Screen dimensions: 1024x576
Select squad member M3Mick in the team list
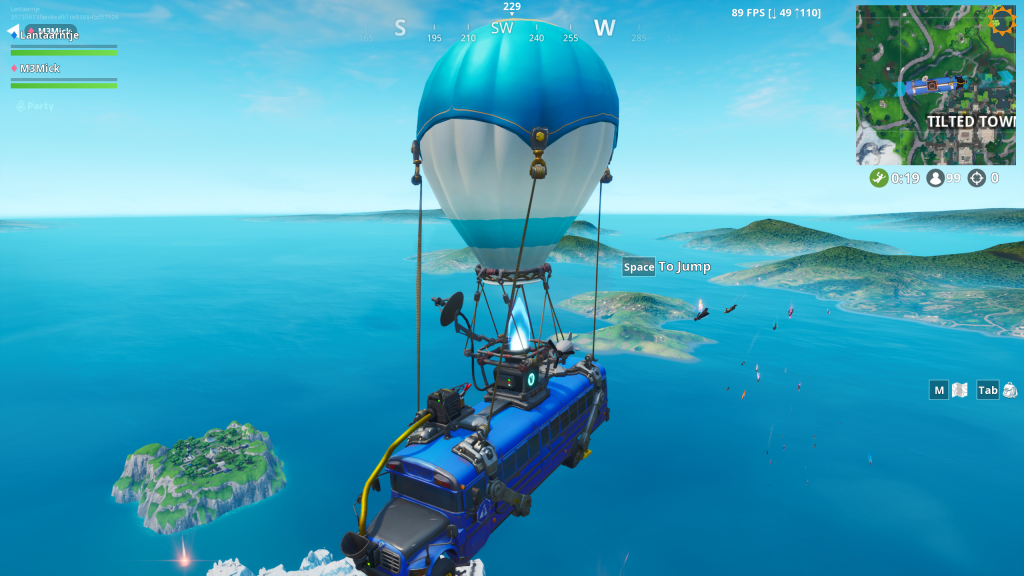(40, 68)
